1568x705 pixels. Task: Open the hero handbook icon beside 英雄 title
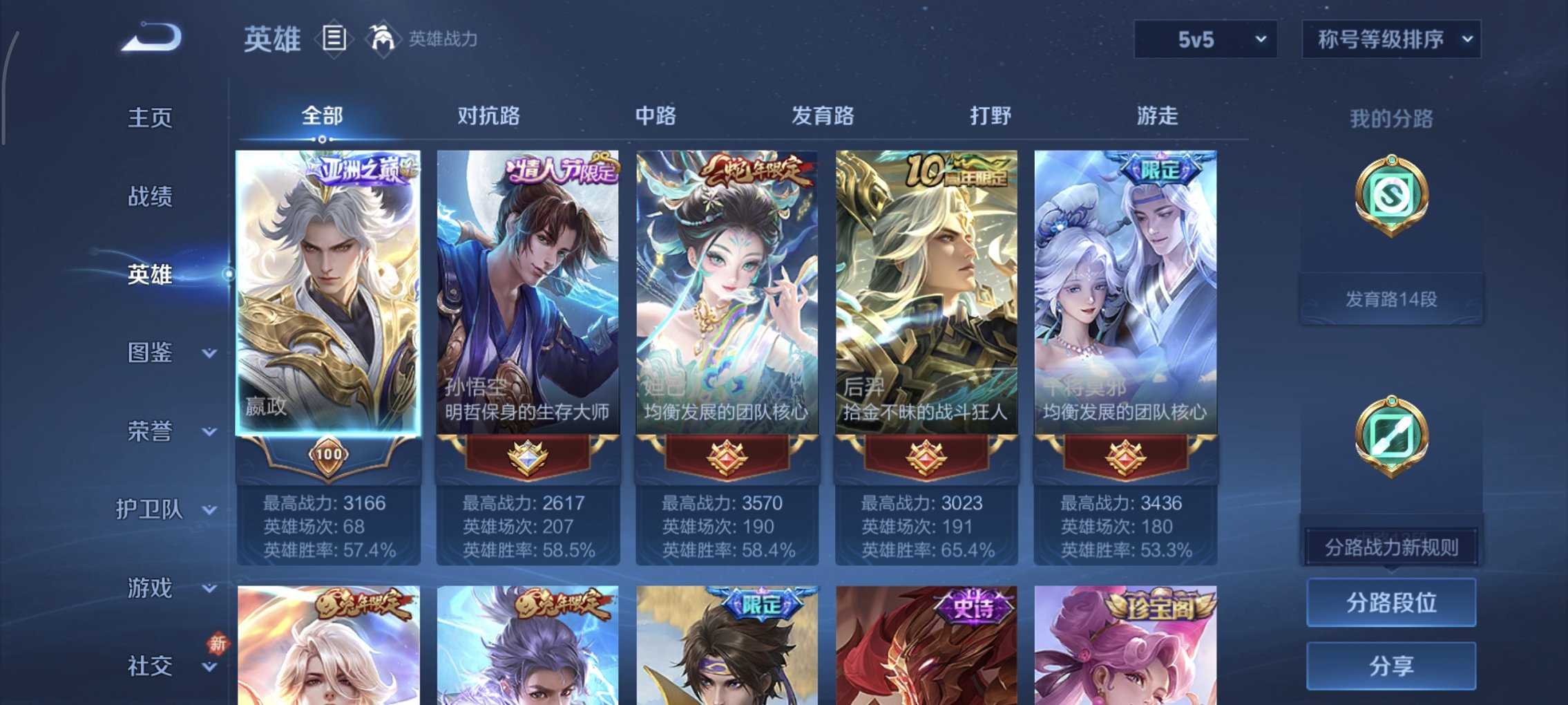[x=334, y=39]
